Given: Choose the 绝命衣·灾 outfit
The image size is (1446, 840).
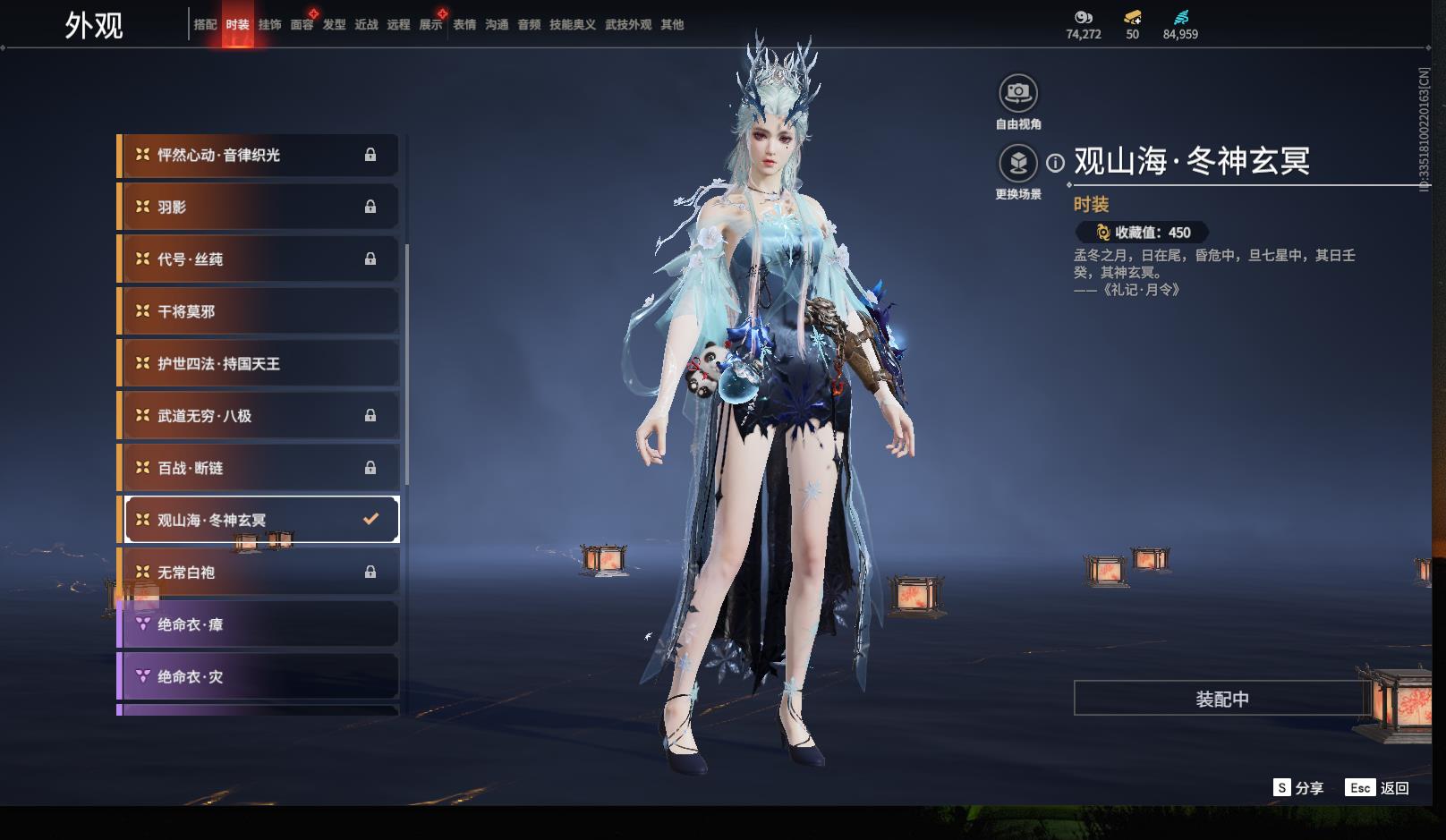Looking at the screenshot, I should [259, 677].
